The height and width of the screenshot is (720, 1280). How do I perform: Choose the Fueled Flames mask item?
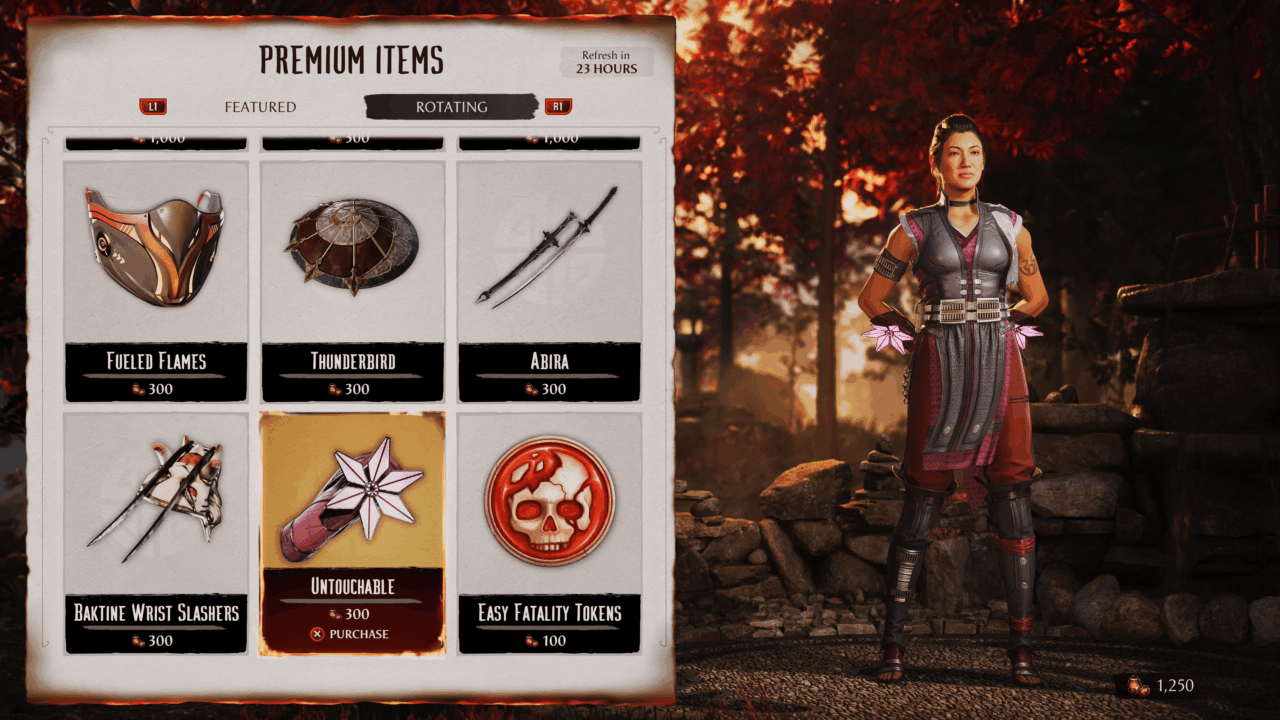point(156,280)
